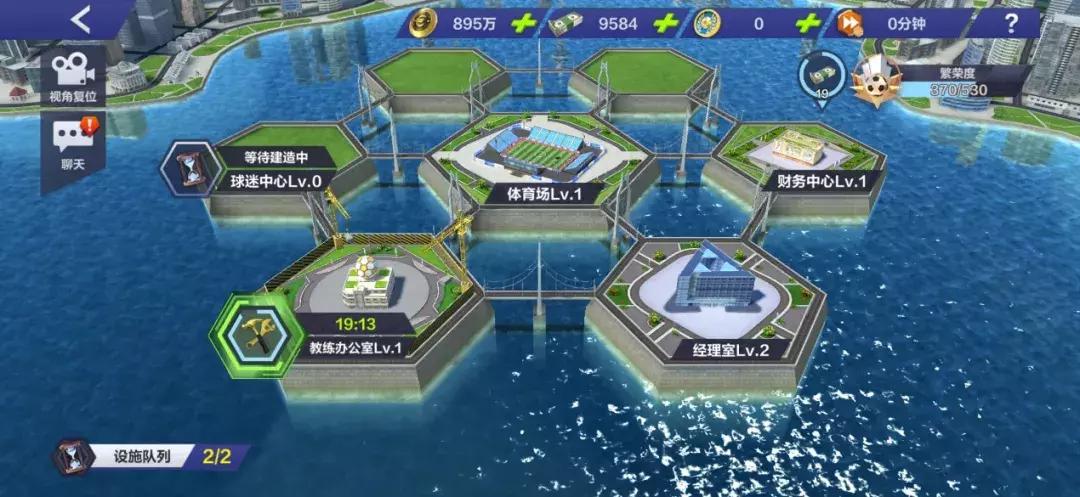This screenshot has height=497, width=1080.
Task: Reset the camera view (视角复位)
Action: click(72, 77)
